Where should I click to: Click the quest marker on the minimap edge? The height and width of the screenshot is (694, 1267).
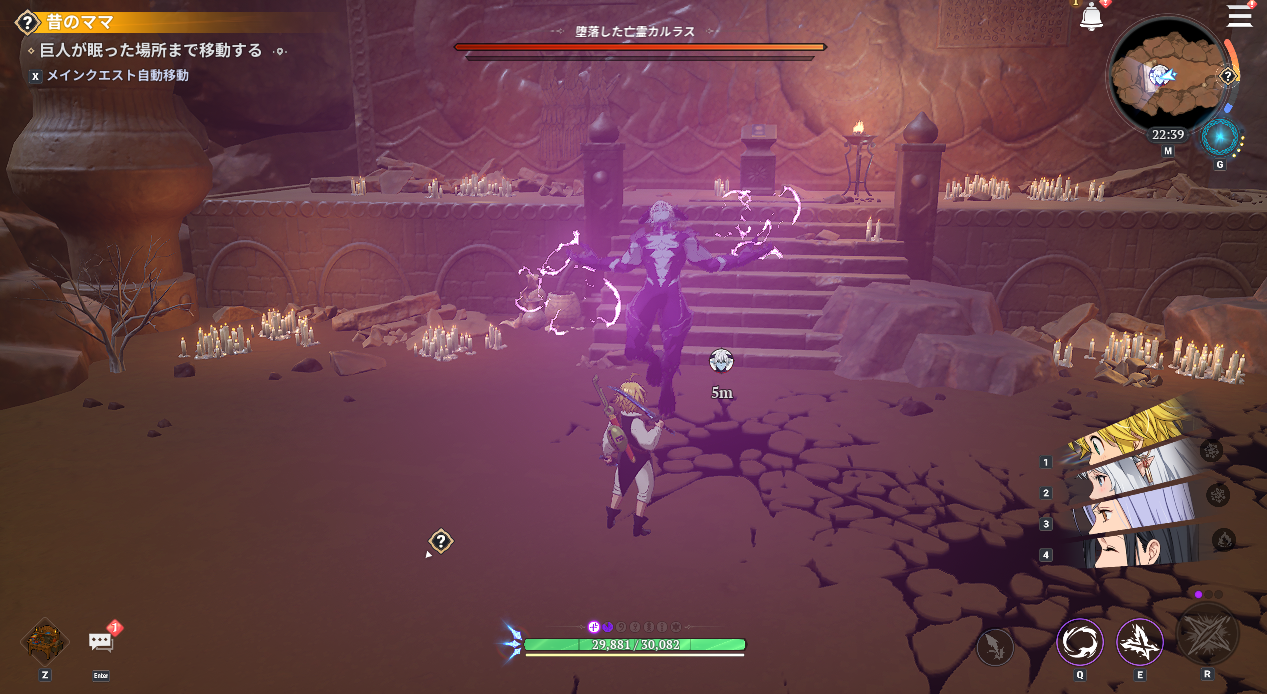[x=1228, y=77]
